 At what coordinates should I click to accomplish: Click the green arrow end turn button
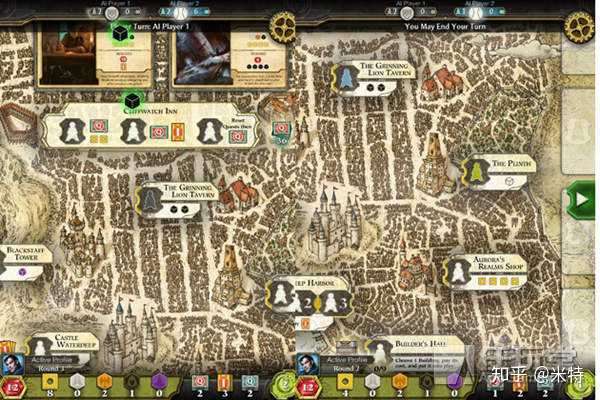(579, 199)
